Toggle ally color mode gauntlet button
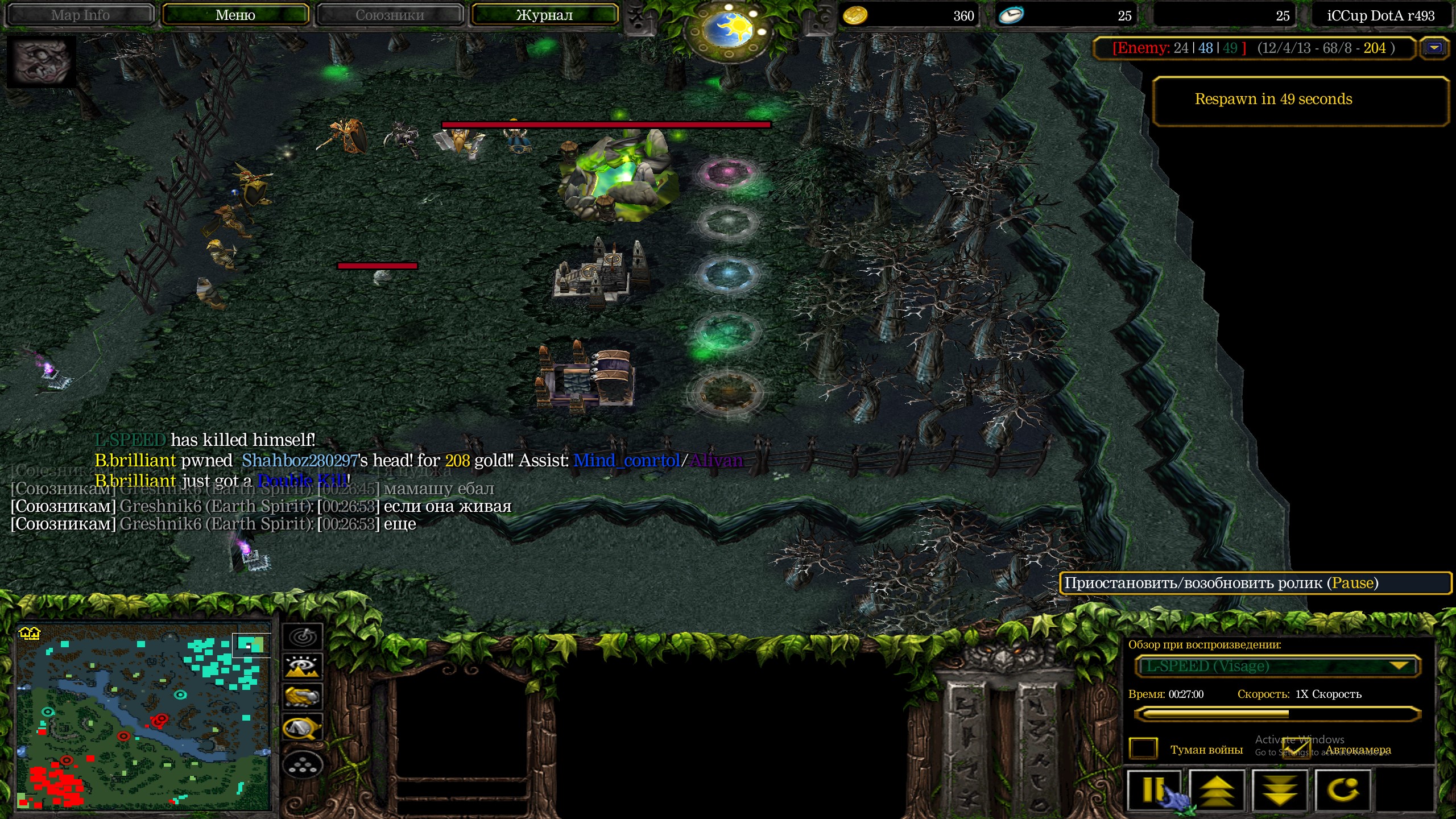The width and height of the screenshot is (1456, 819). click(303, 697)
